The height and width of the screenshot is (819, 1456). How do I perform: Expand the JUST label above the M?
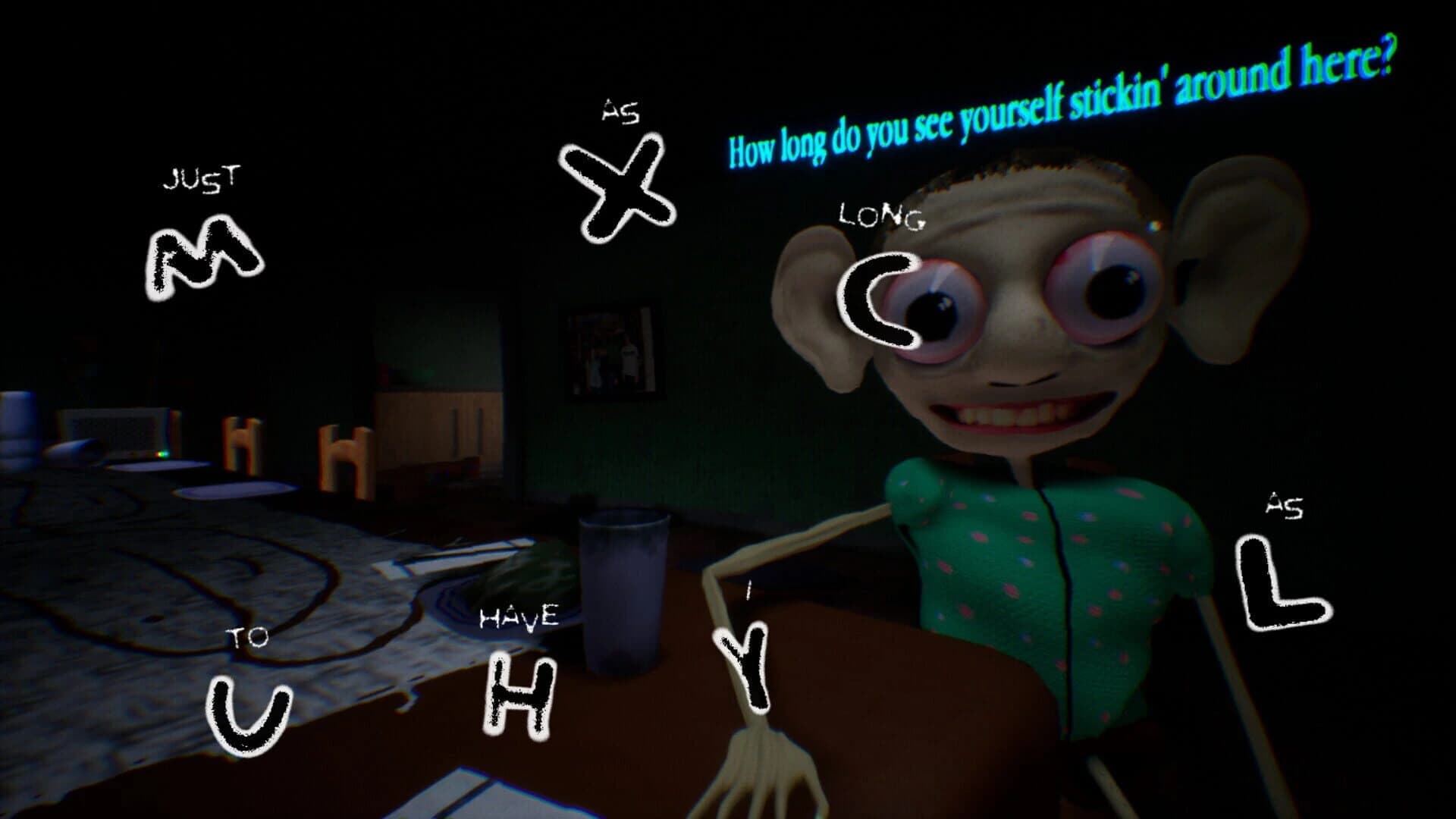pos(203,177)
